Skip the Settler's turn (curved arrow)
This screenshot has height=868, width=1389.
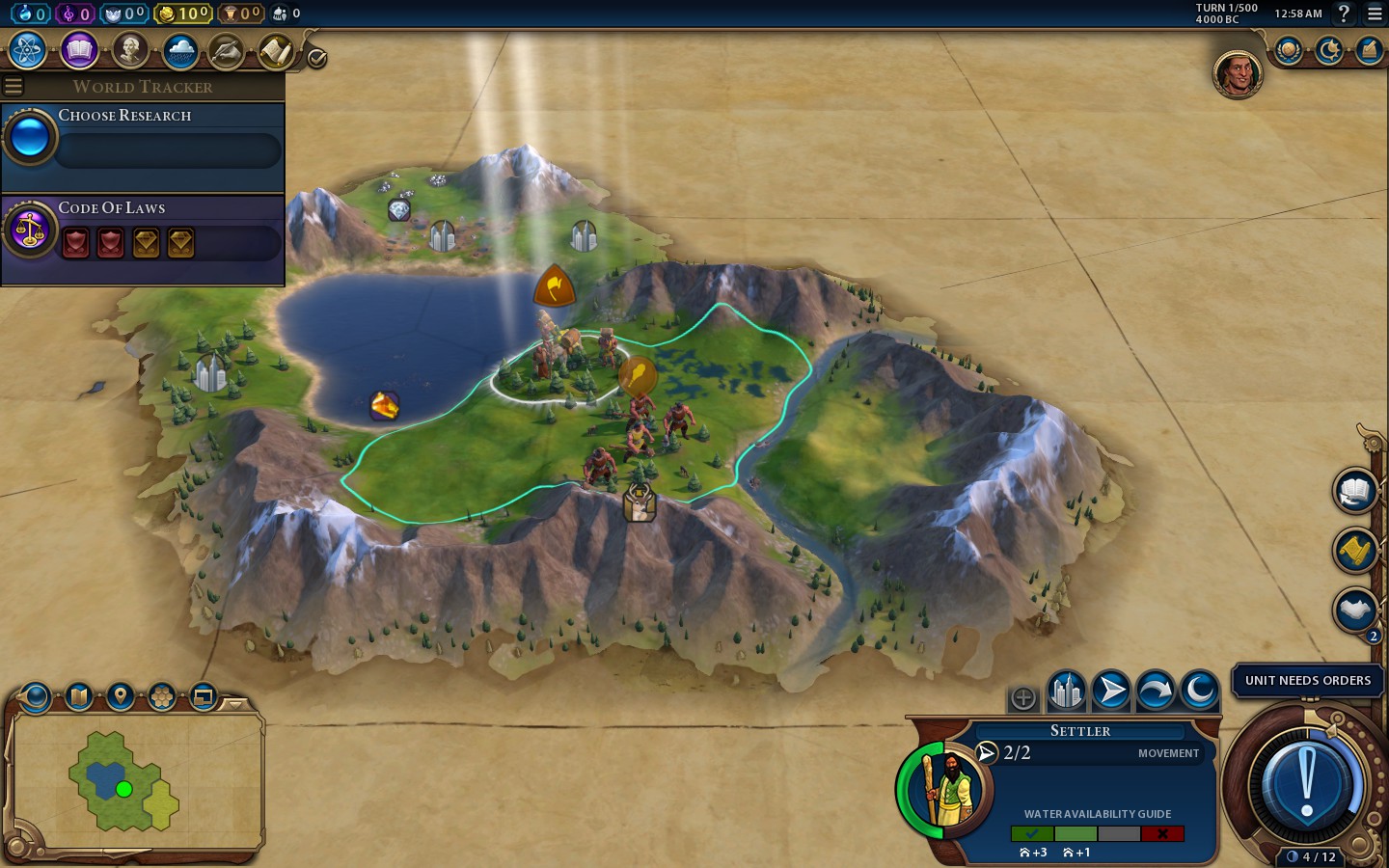(1156, 691)
